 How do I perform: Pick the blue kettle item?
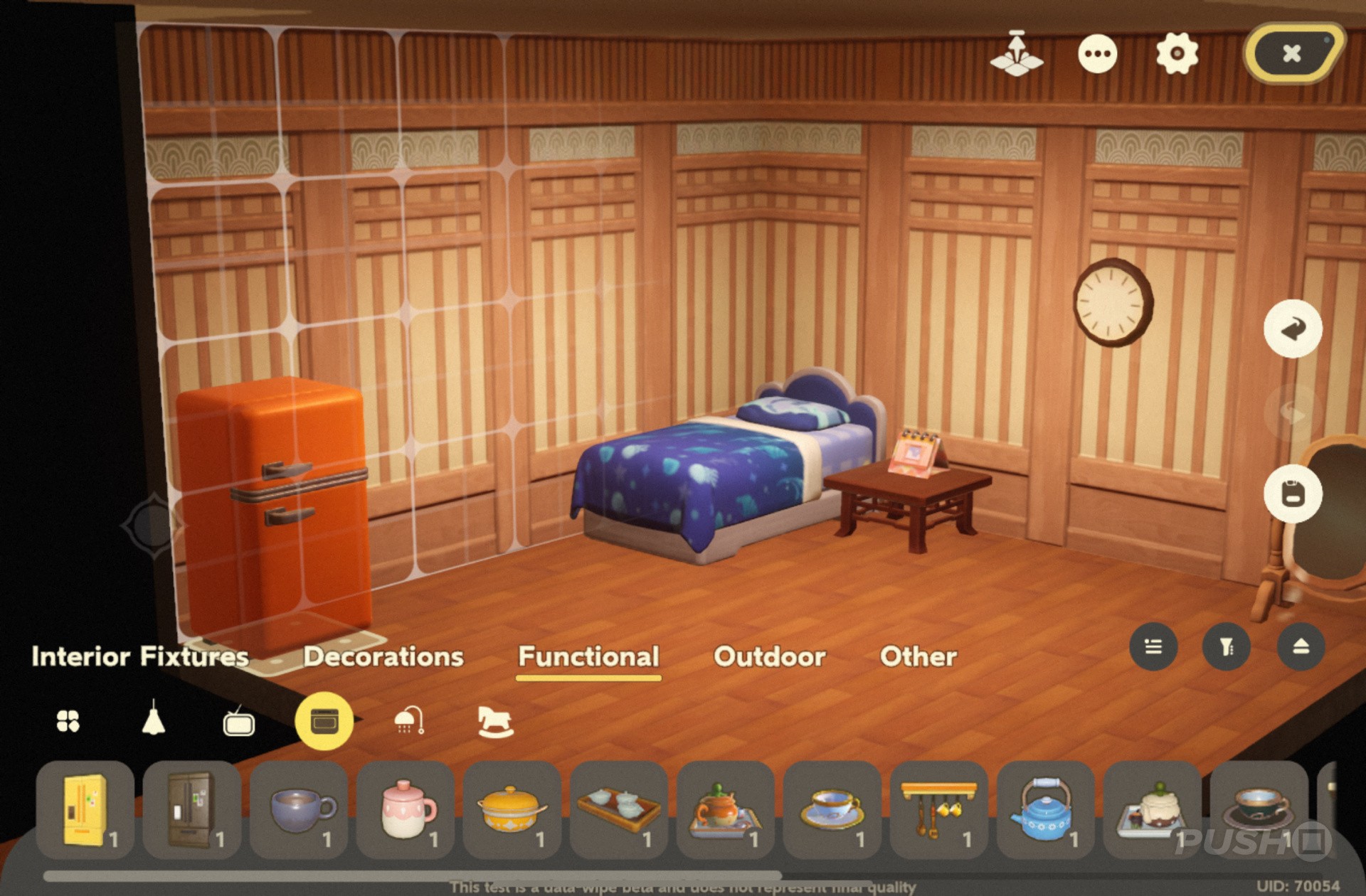tap(1044, 810)
